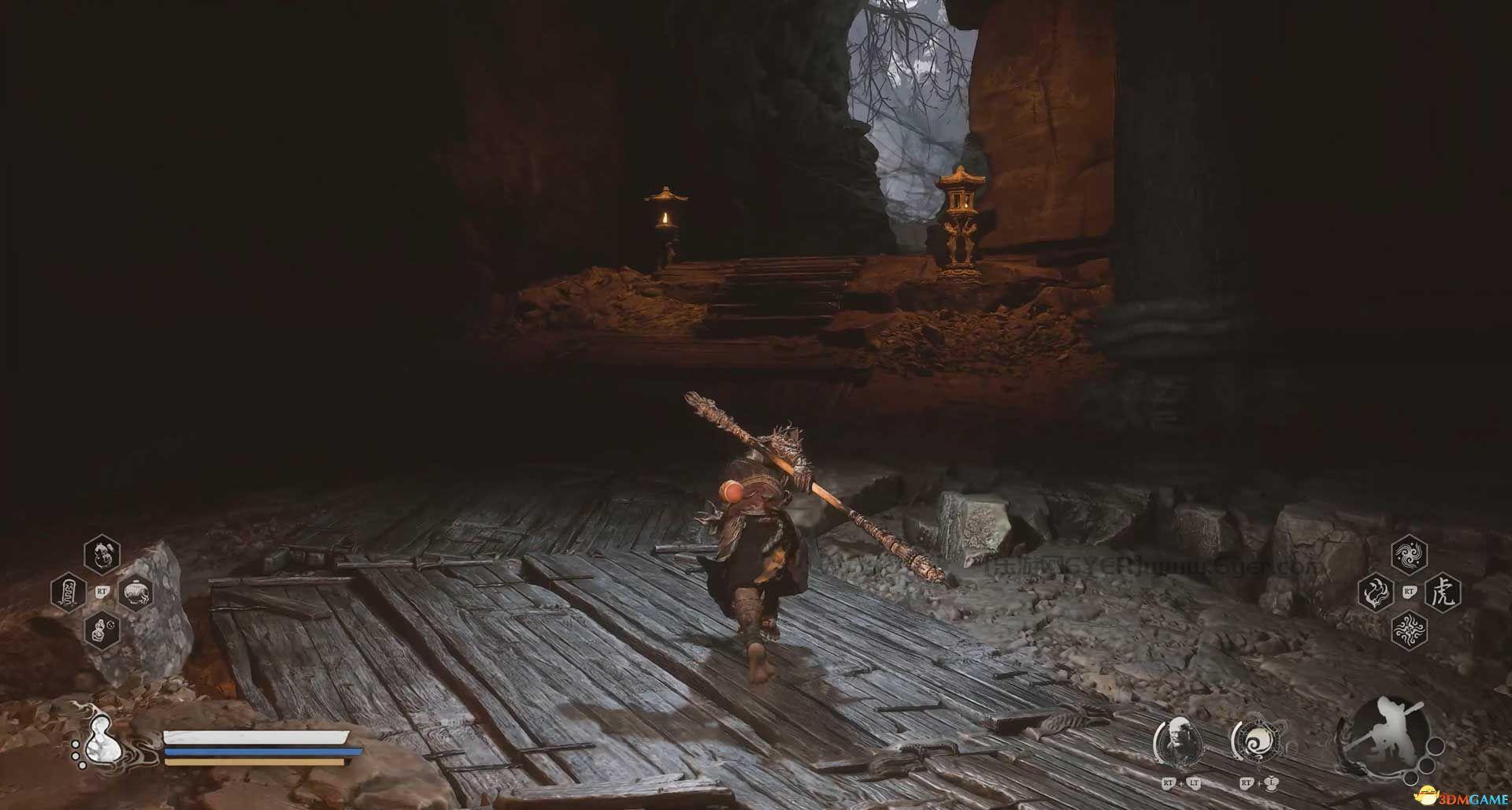Viewport: 1512px width, 810px height.
Task: Cast the swirling wind spell icon
Action: [1409, 555]
